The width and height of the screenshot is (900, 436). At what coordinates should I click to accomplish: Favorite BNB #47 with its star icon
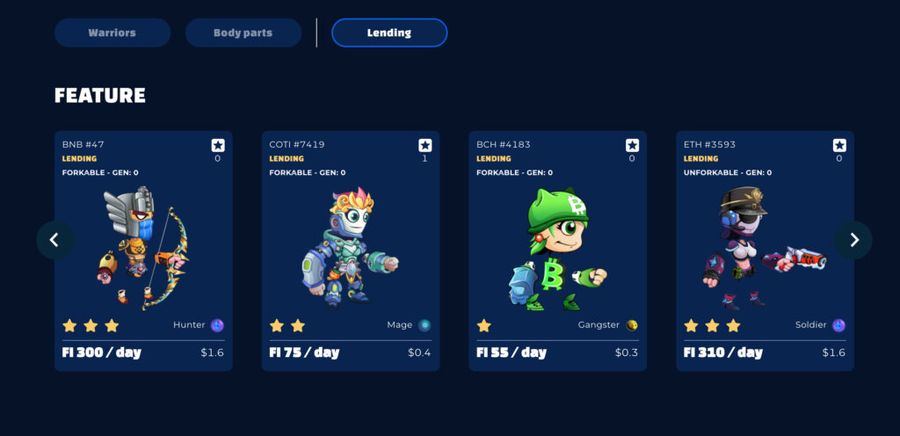pyautogui.click(x=218, y=145)
